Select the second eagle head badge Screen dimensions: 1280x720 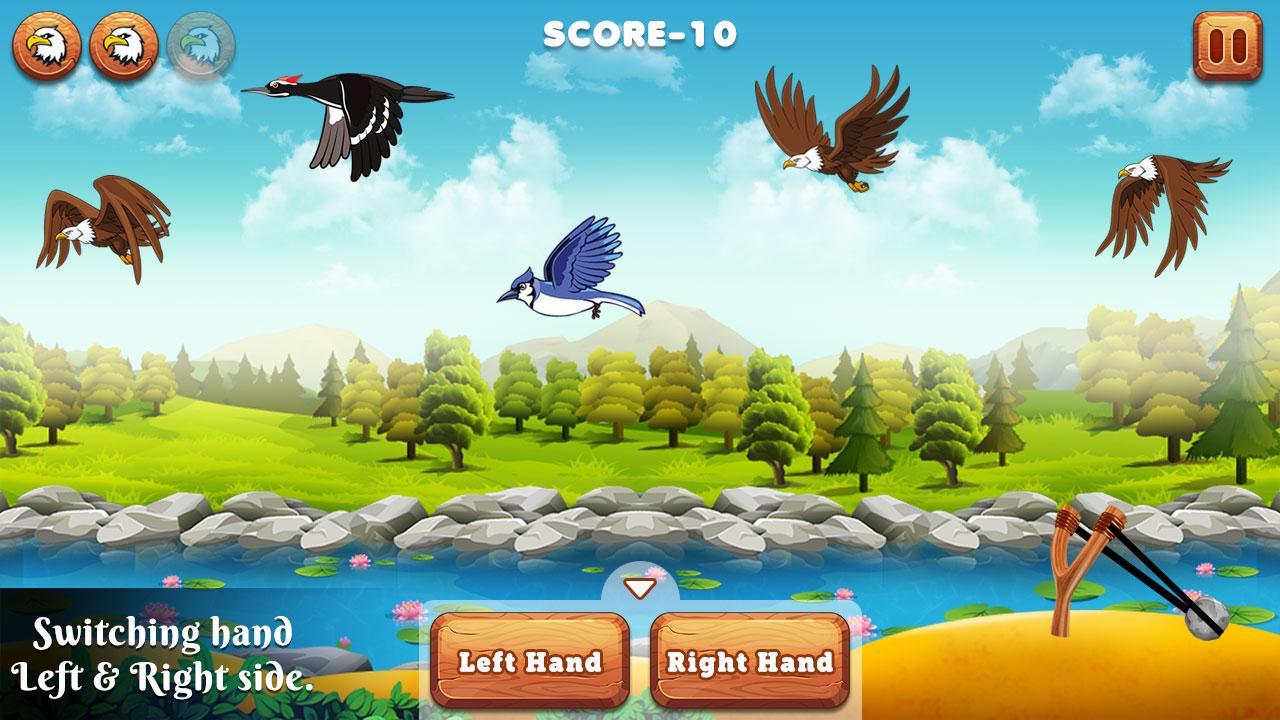[125, 42]
